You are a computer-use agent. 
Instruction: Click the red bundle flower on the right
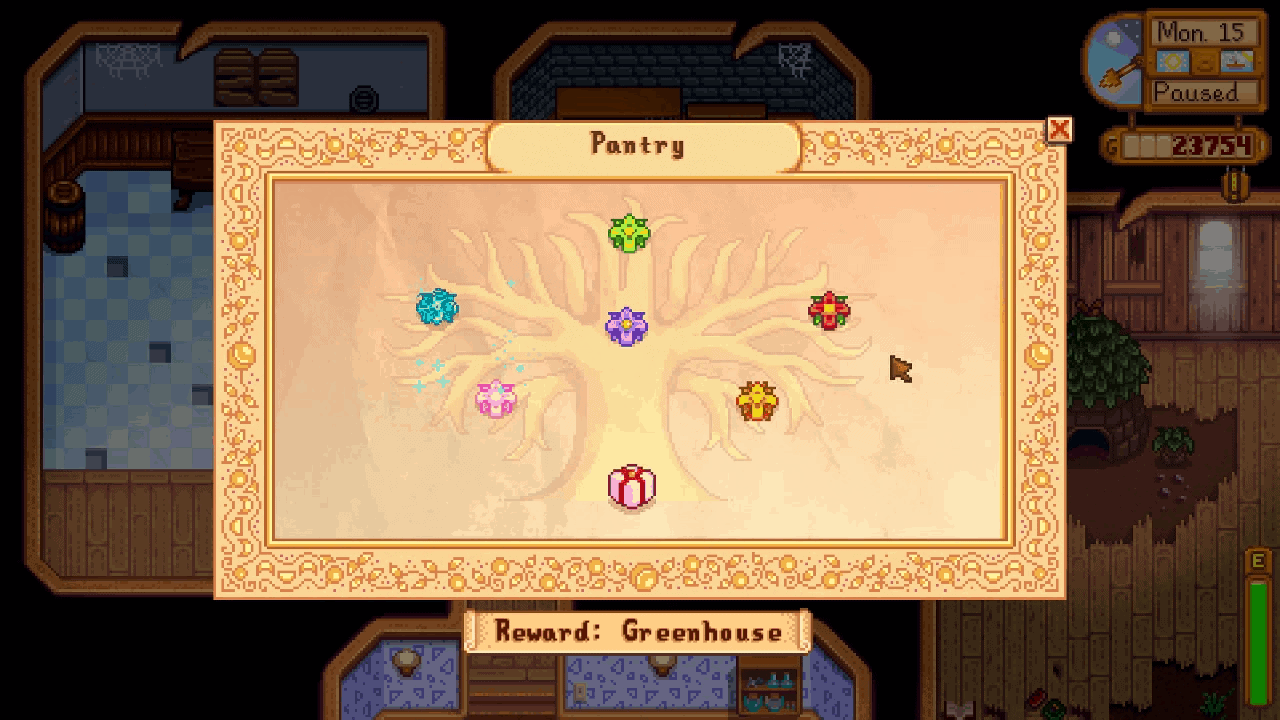[x=830, y=309]
